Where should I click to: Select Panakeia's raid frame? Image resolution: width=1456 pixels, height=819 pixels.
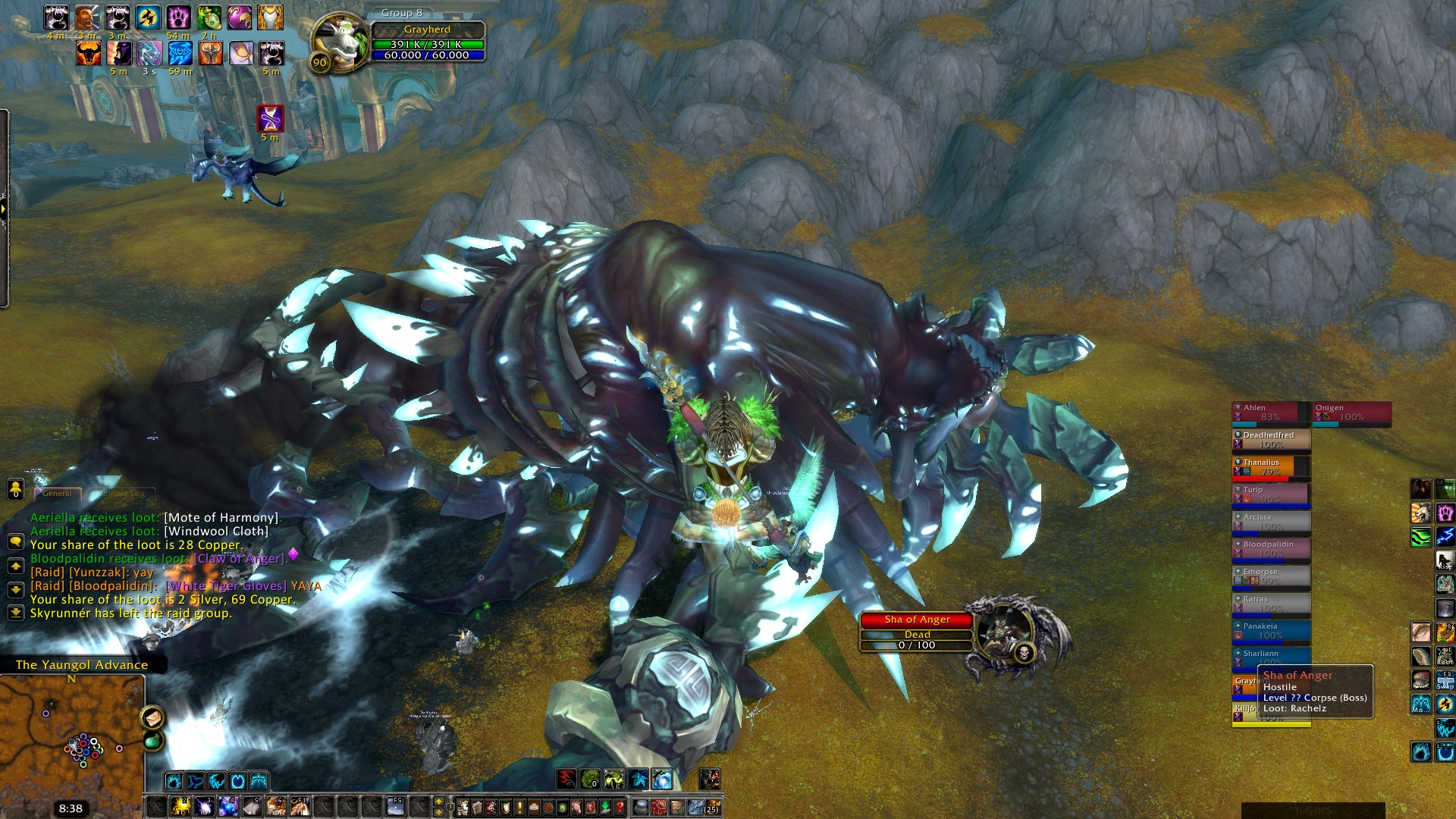(1270, 631)
